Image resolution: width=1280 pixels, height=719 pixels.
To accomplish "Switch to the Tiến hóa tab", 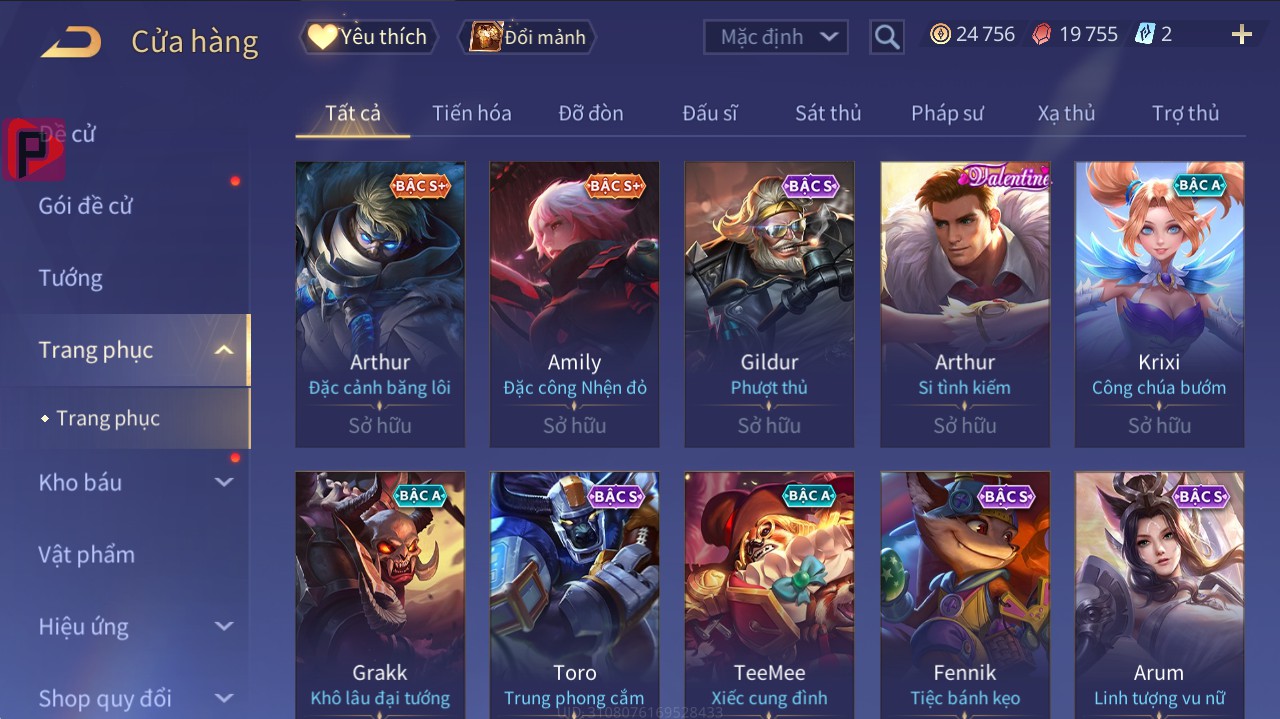I will pyautogui.click(x=471, y=113).
